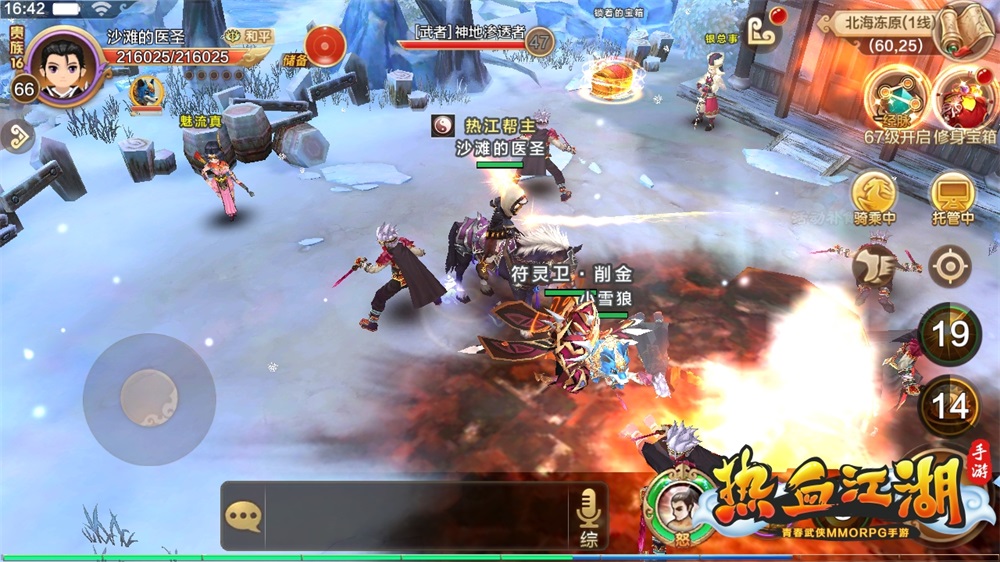Select the pet portrait under the health bar
1000x562 pixels.
click(x=146, y=91)
